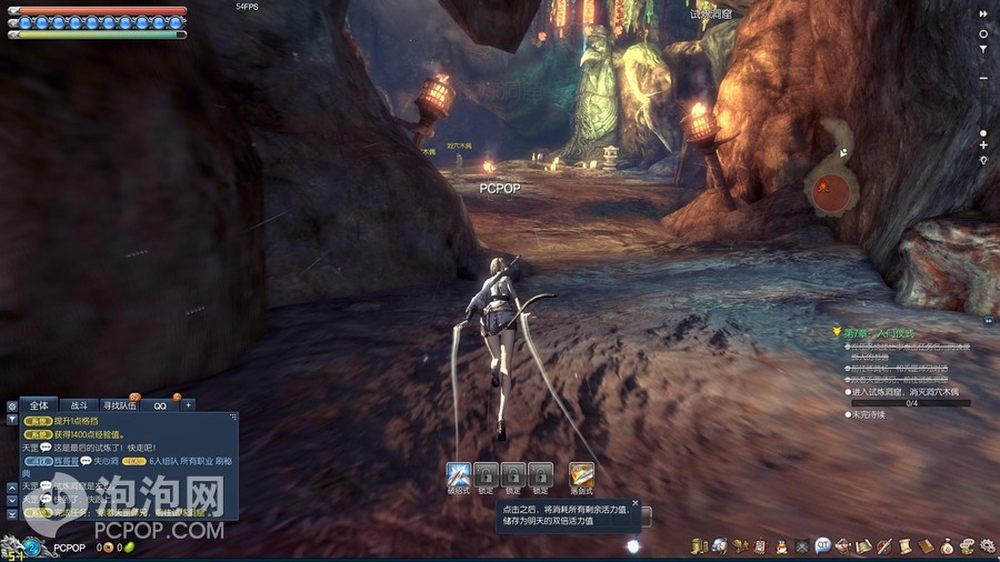
Task: Switch to the 全体 chat tab
Action: [x=38, y=405]
